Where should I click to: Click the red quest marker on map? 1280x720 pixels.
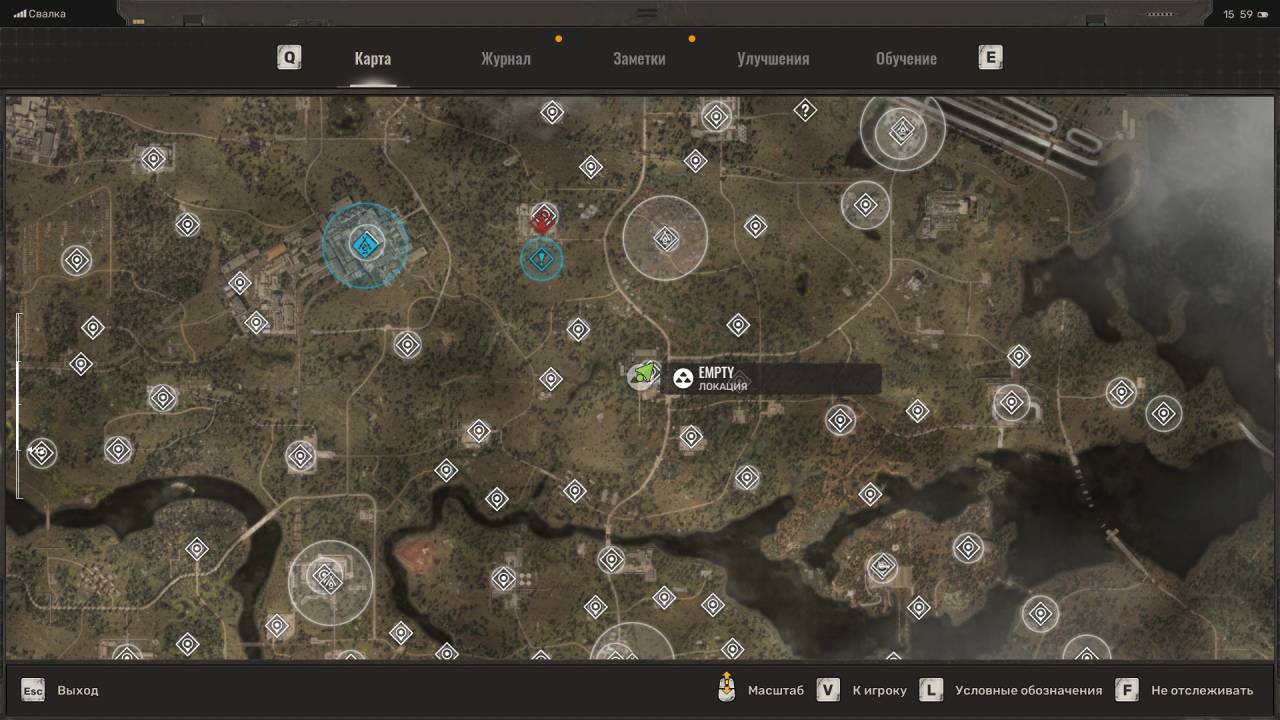pyautogui.click(x=543, y=219)
